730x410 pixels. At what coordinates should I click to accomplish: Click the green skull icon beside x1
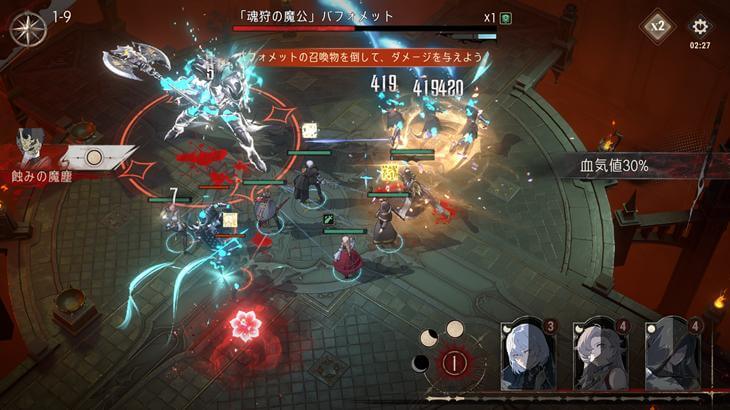point(505,18)
